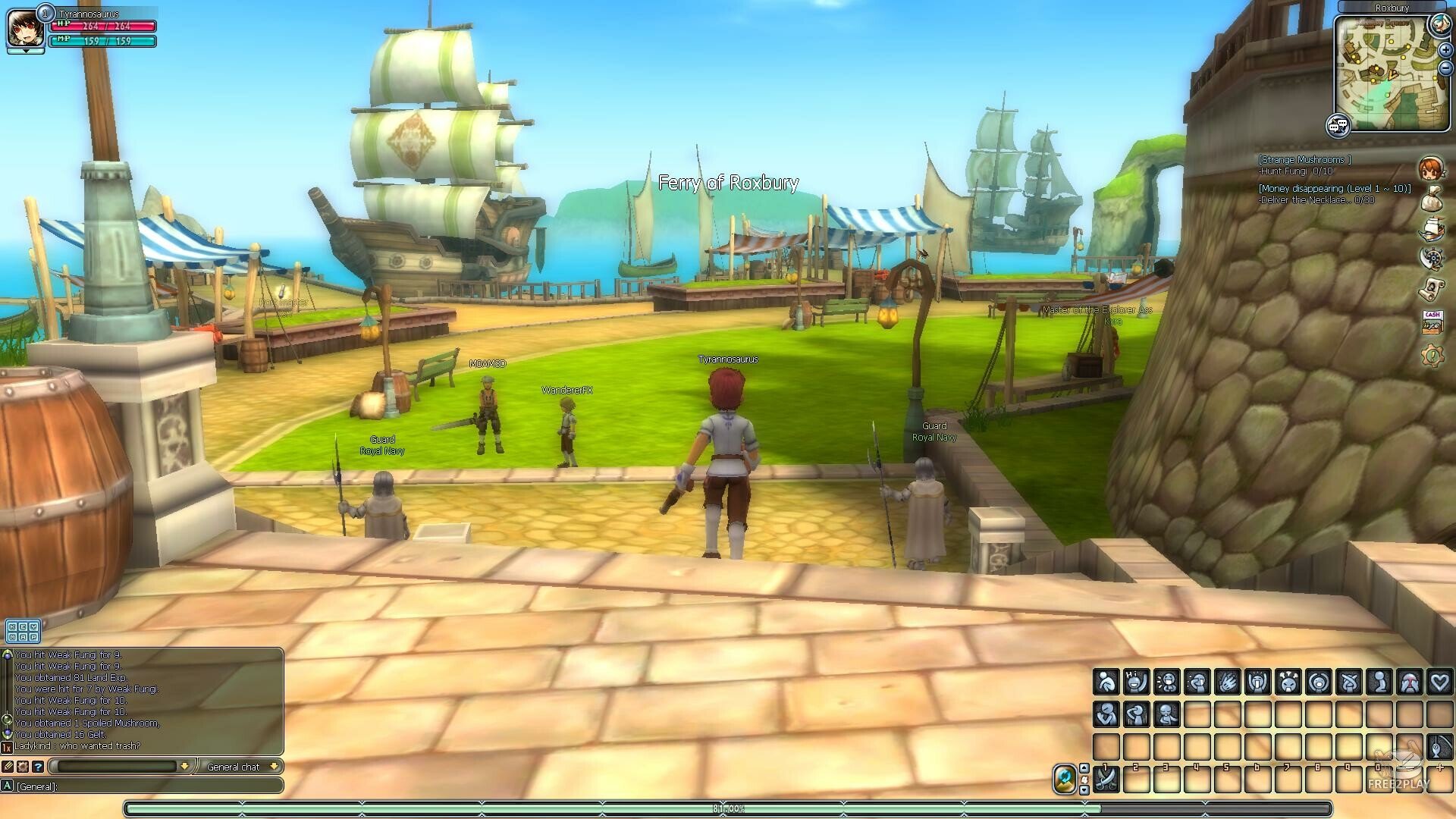
Task: Use the 'Hi' waving emote
Action: 1136,682
